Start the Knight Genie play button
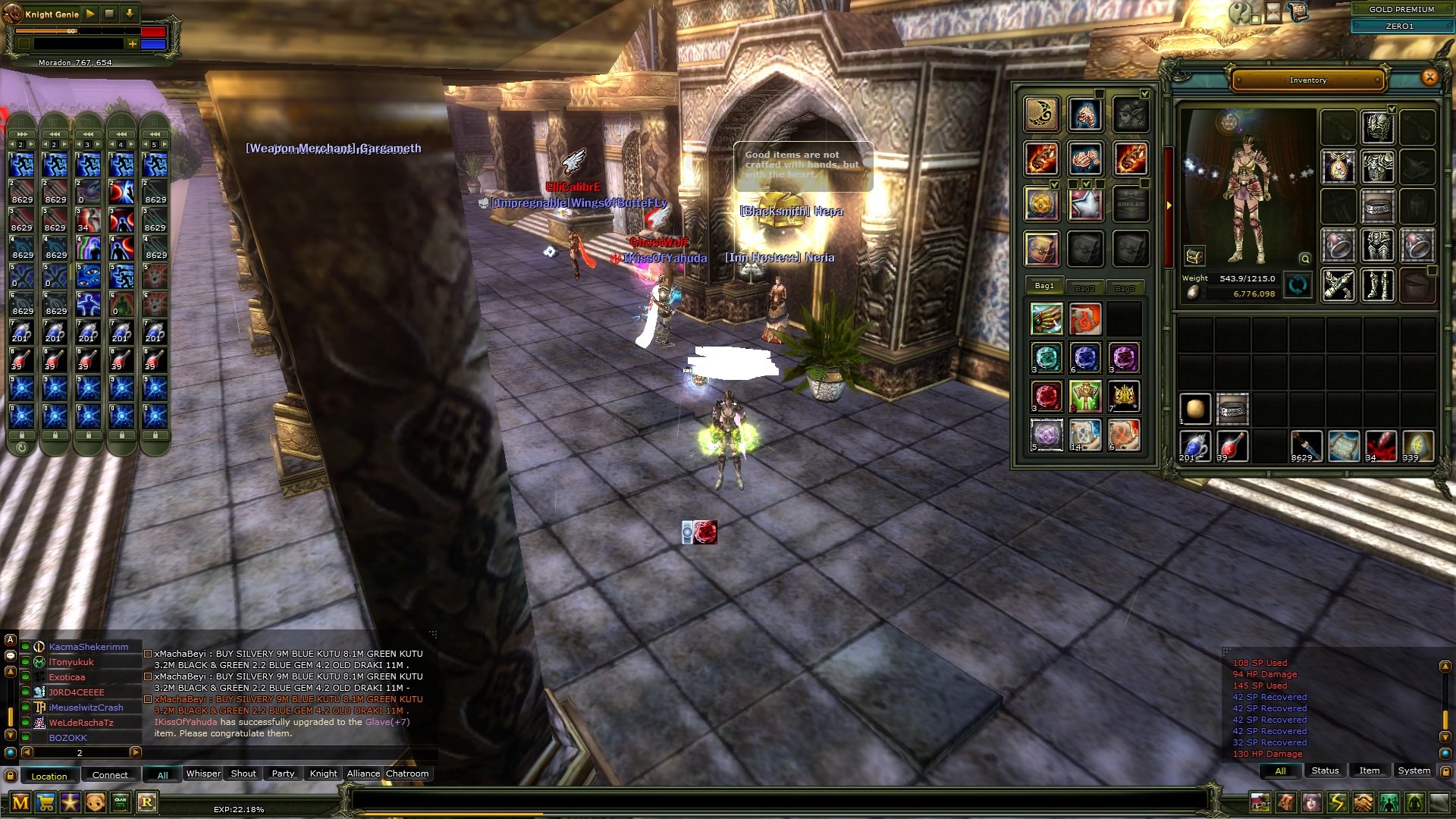Screen dimensions: 1456x819 pyautogui.click(x=90, y=14)
